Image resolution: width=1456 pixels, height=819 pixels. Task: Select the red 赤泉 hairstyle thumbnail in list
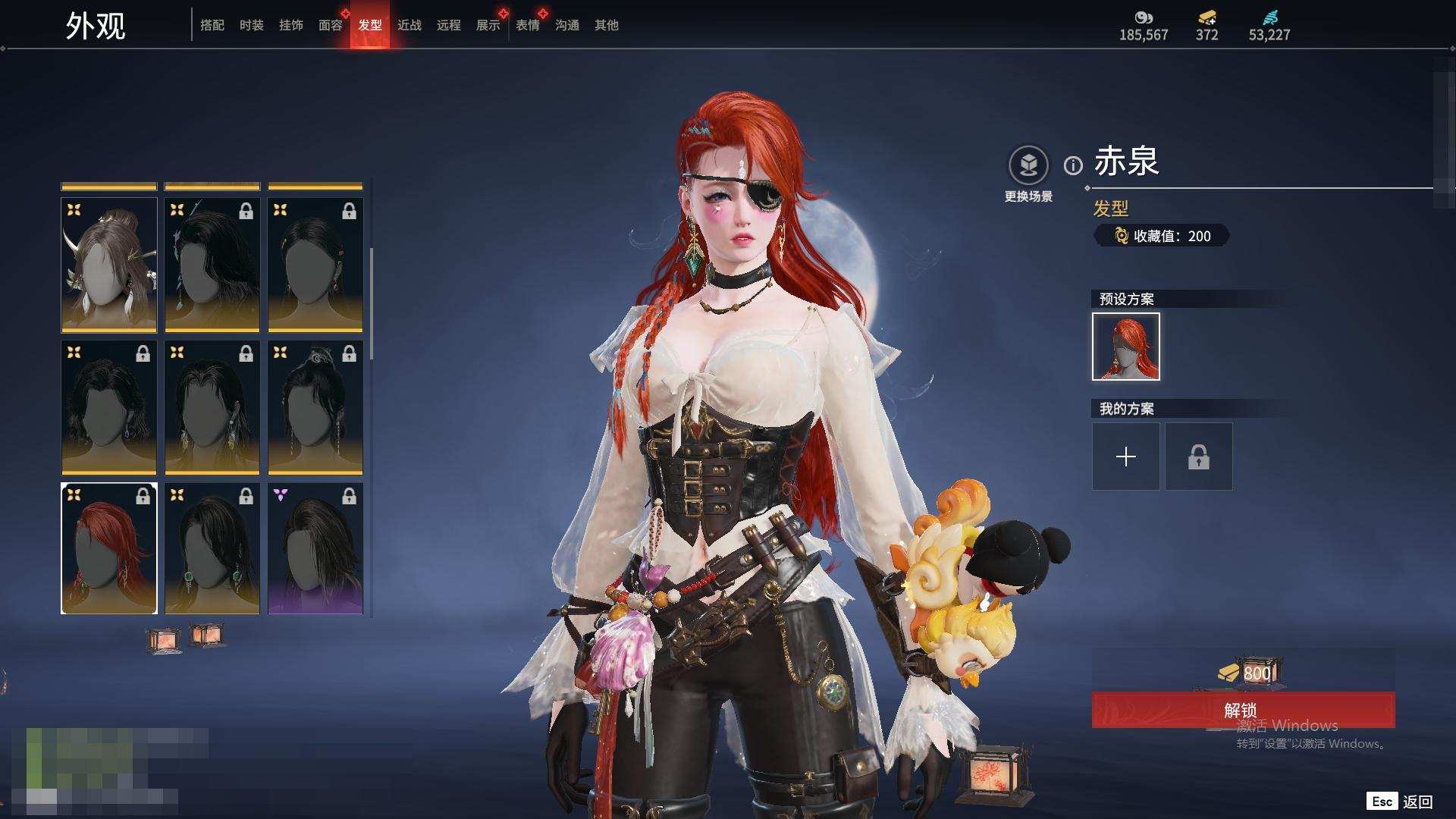coord(109,548)
